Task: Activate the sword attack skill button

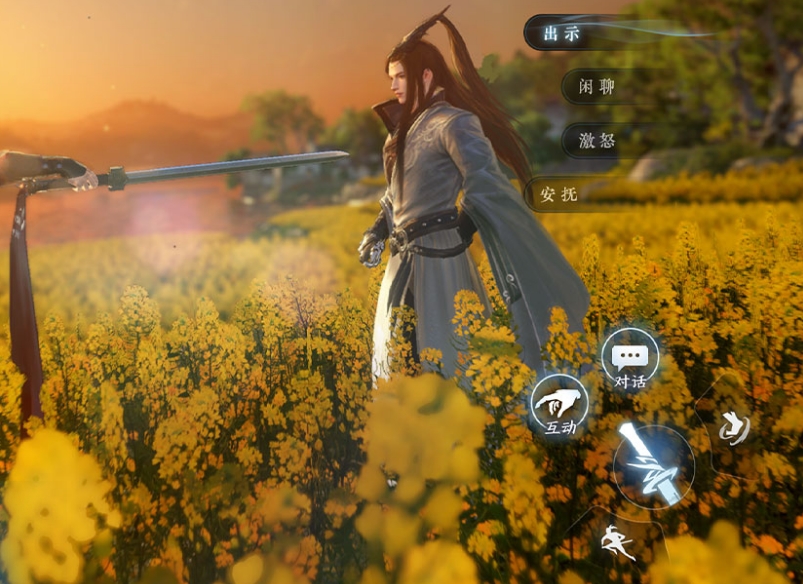Action: coord(652,465)
